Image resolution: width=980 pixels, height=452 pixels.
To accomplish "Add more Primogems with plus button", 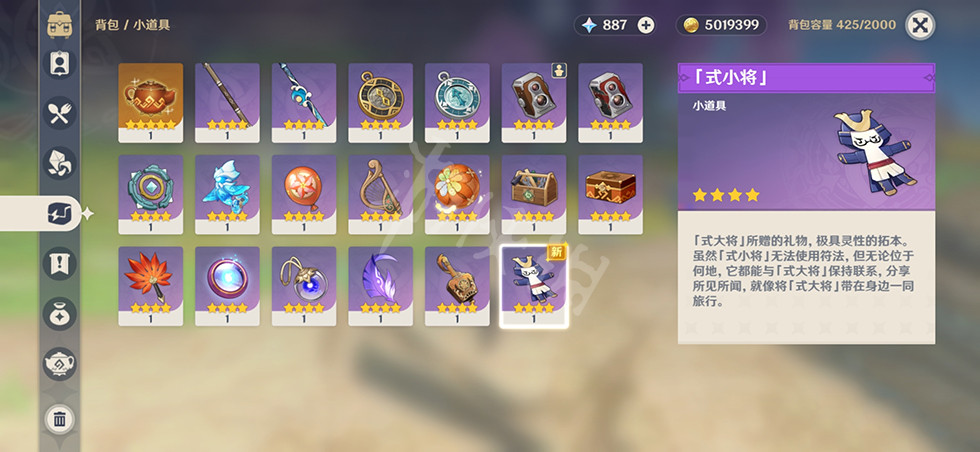I will point(646,25).
